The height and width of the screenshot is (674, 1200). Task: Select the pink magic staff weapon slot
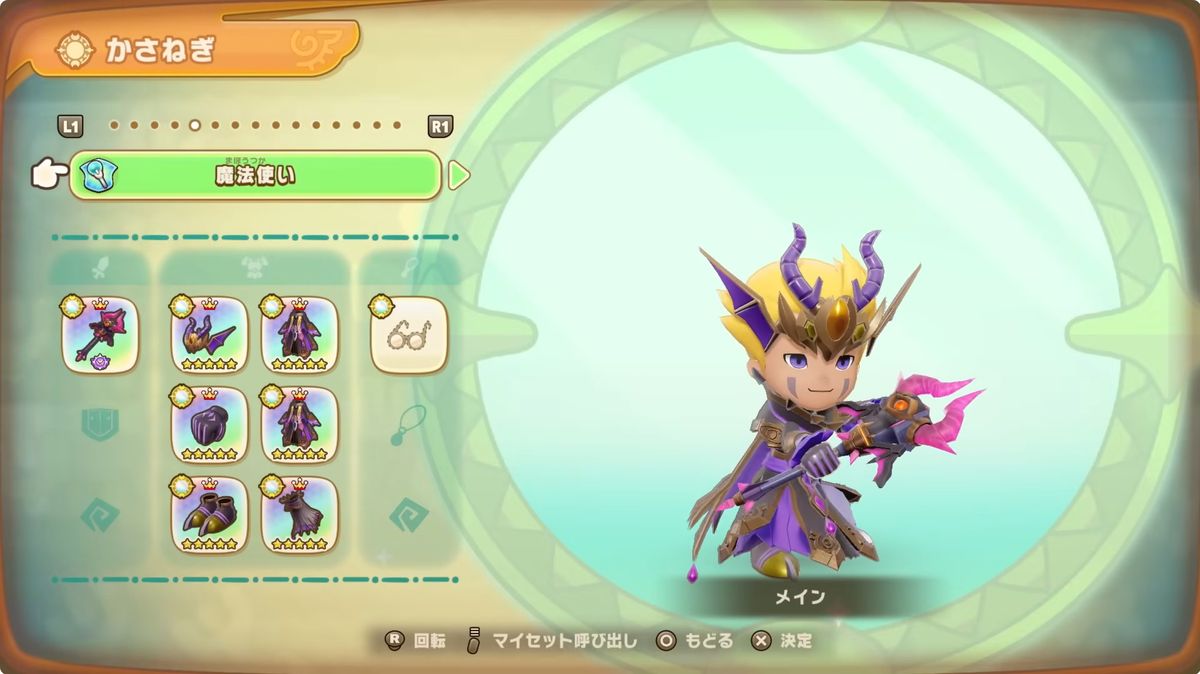(x=100, y=335)
